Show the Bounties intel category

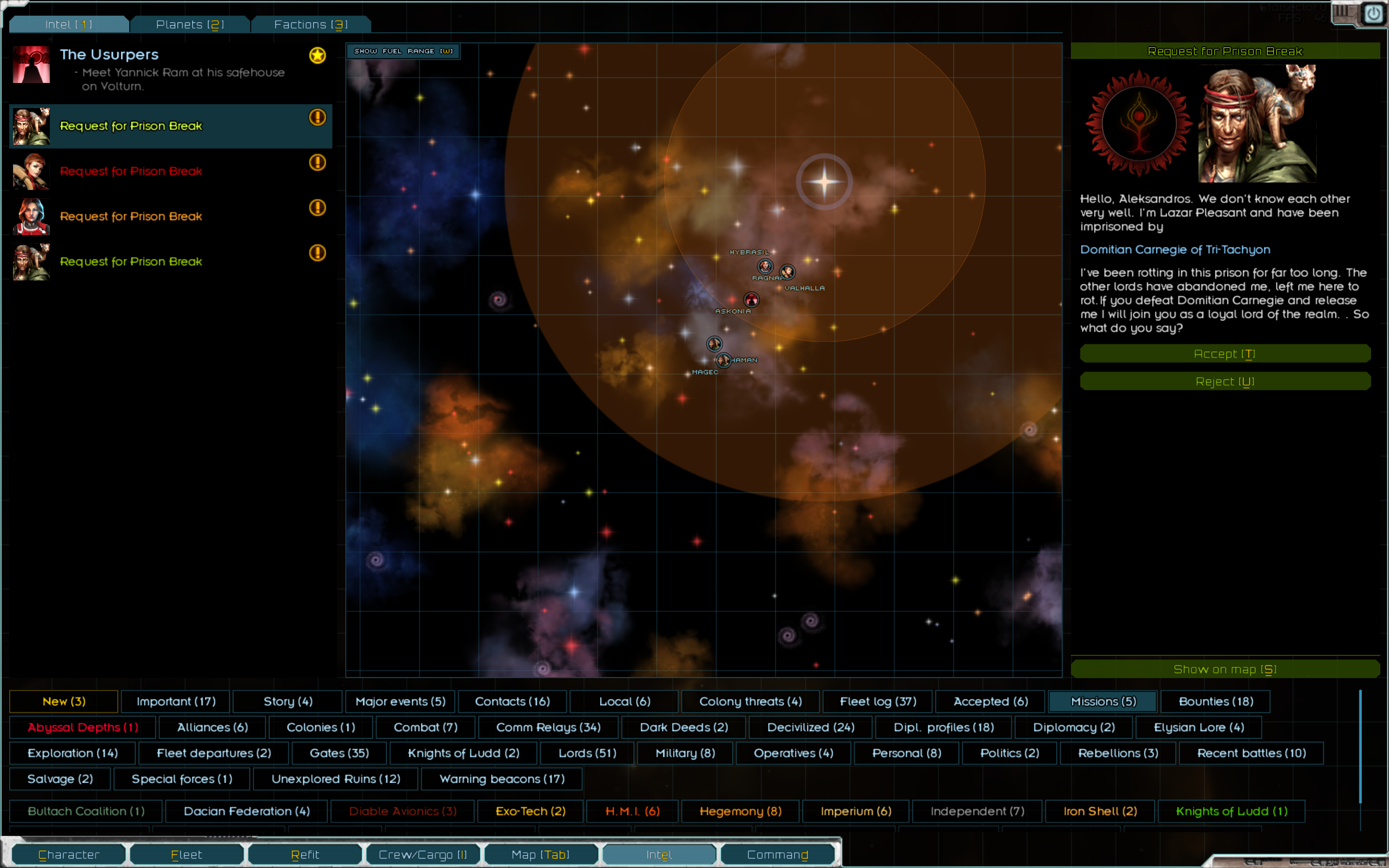1216,701
